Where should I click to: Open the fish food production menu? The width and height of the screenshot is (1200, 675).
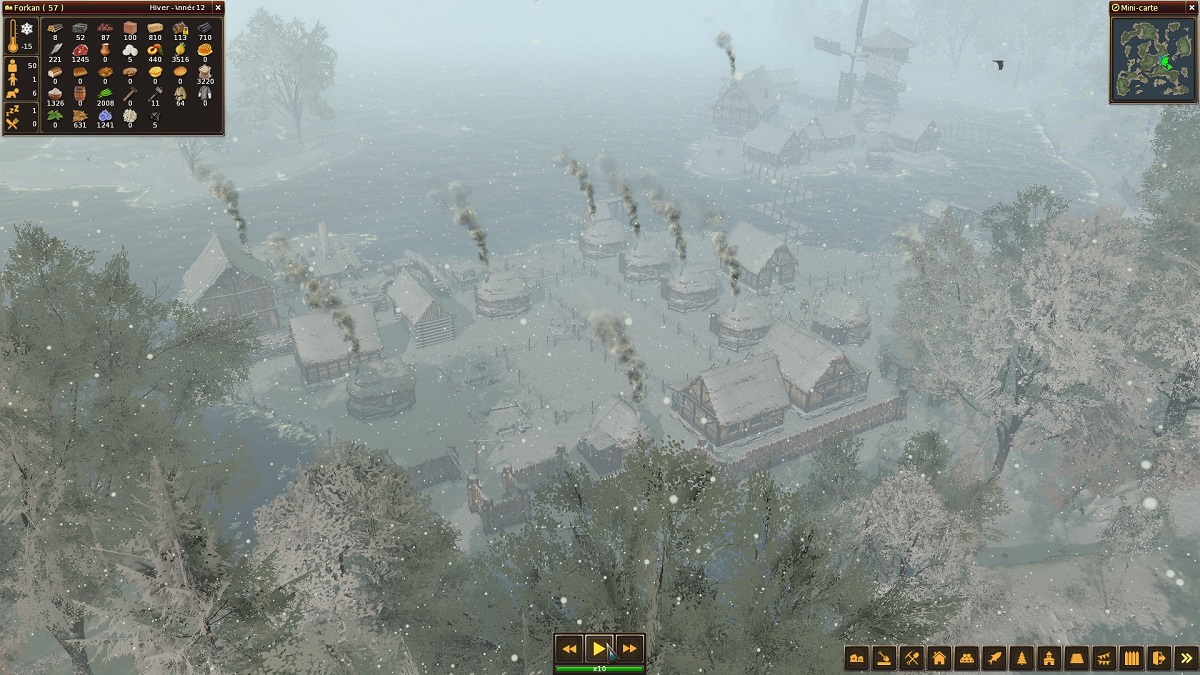tap(994, 657)
